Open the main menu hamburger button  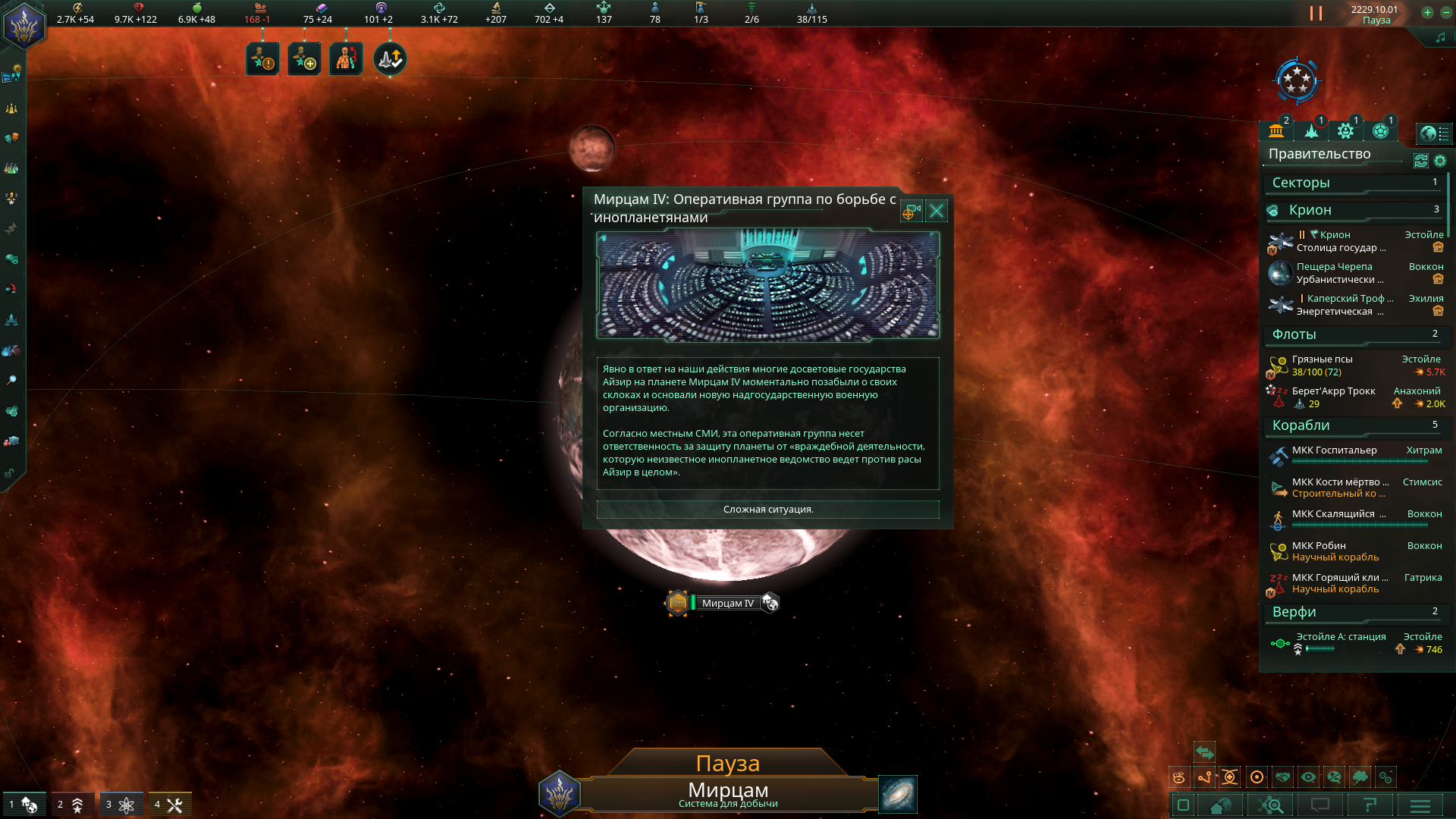1420,805
